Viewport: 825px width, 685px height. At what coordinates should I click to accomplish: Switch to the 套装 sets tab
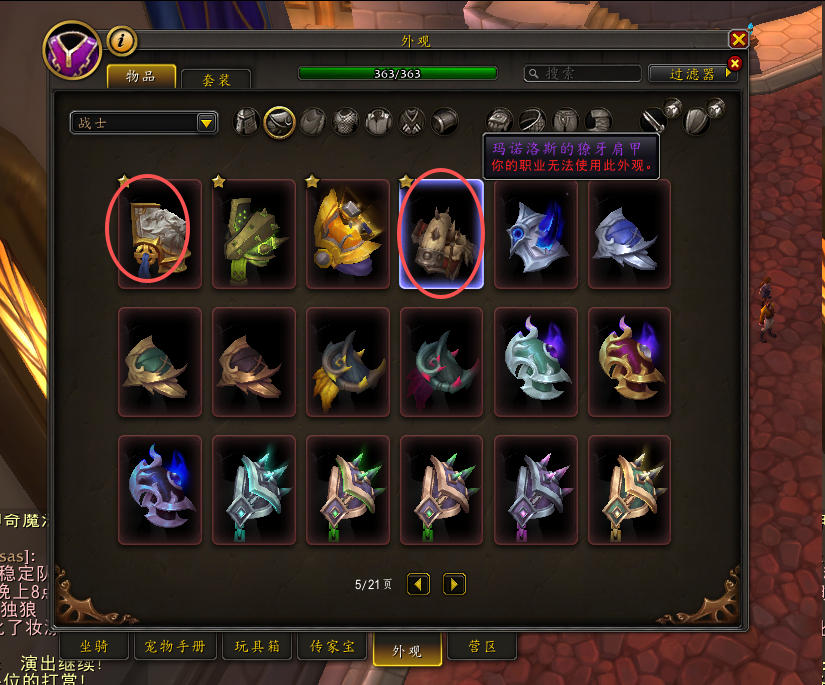click(x=216, y=79)
